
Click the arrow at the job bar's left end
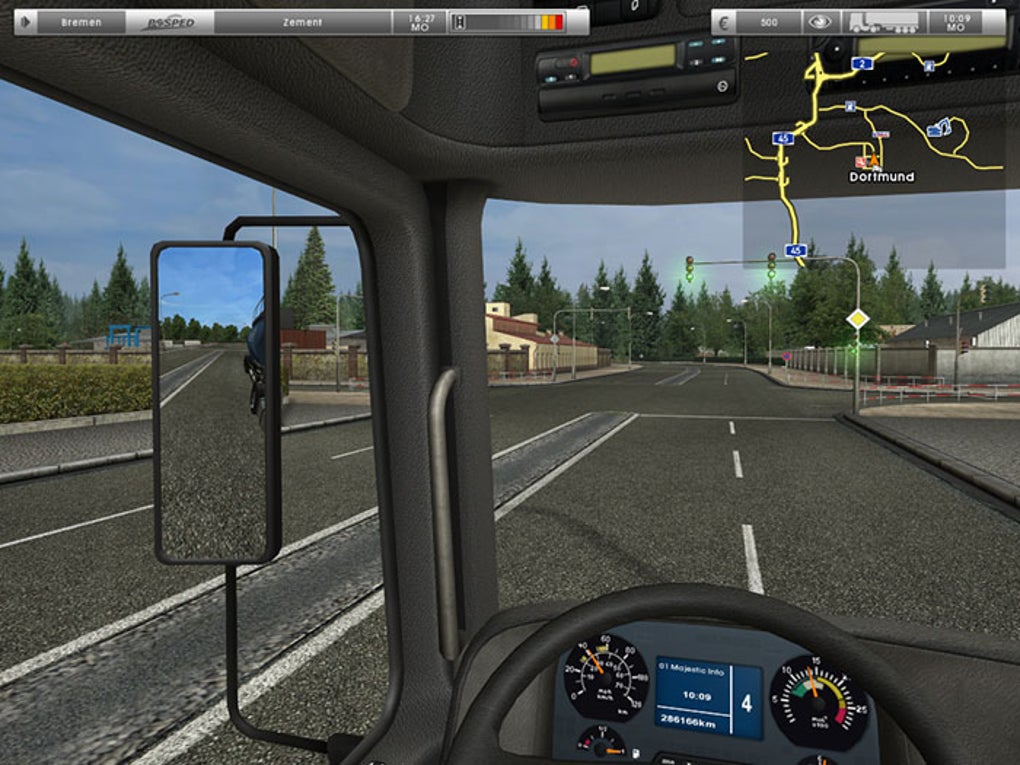pyautogui.click(x=25, y=22)
